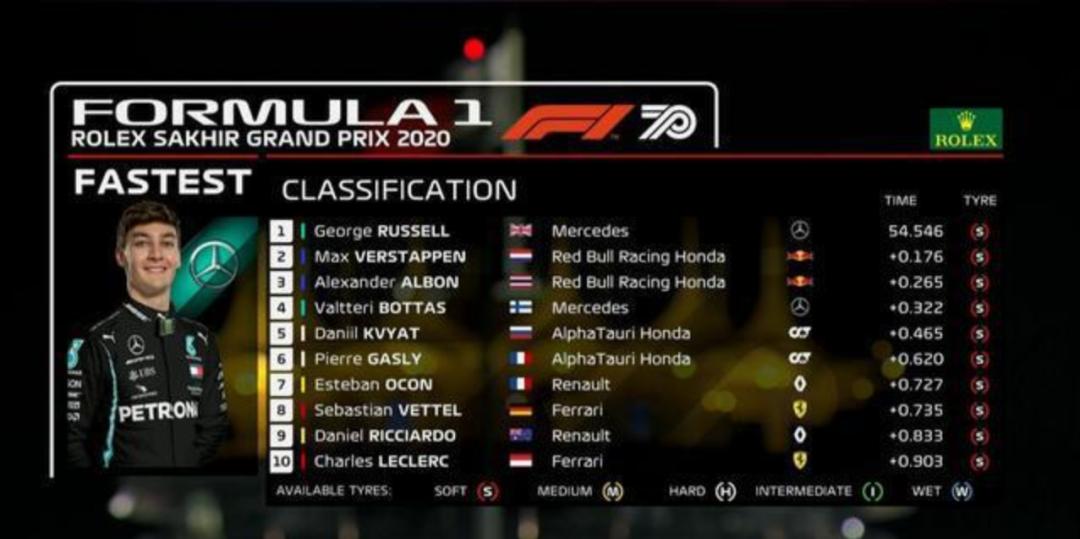The height and width of the screenshot is (539, 1080).
Task: Pick the Pierre Gasly row
Action: pyautogui.click(x=368, y=359)
